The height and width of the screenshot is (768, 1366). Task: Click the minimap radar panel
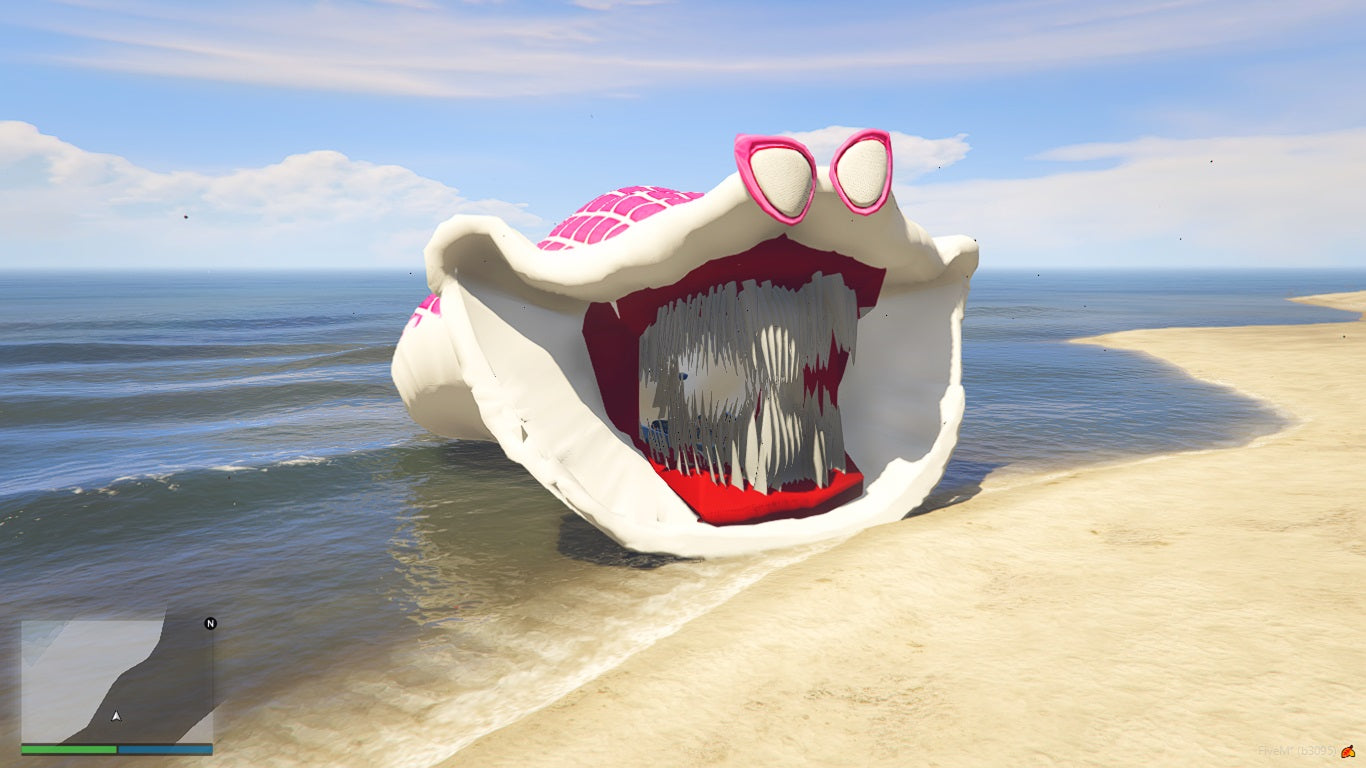coord(117,681)
